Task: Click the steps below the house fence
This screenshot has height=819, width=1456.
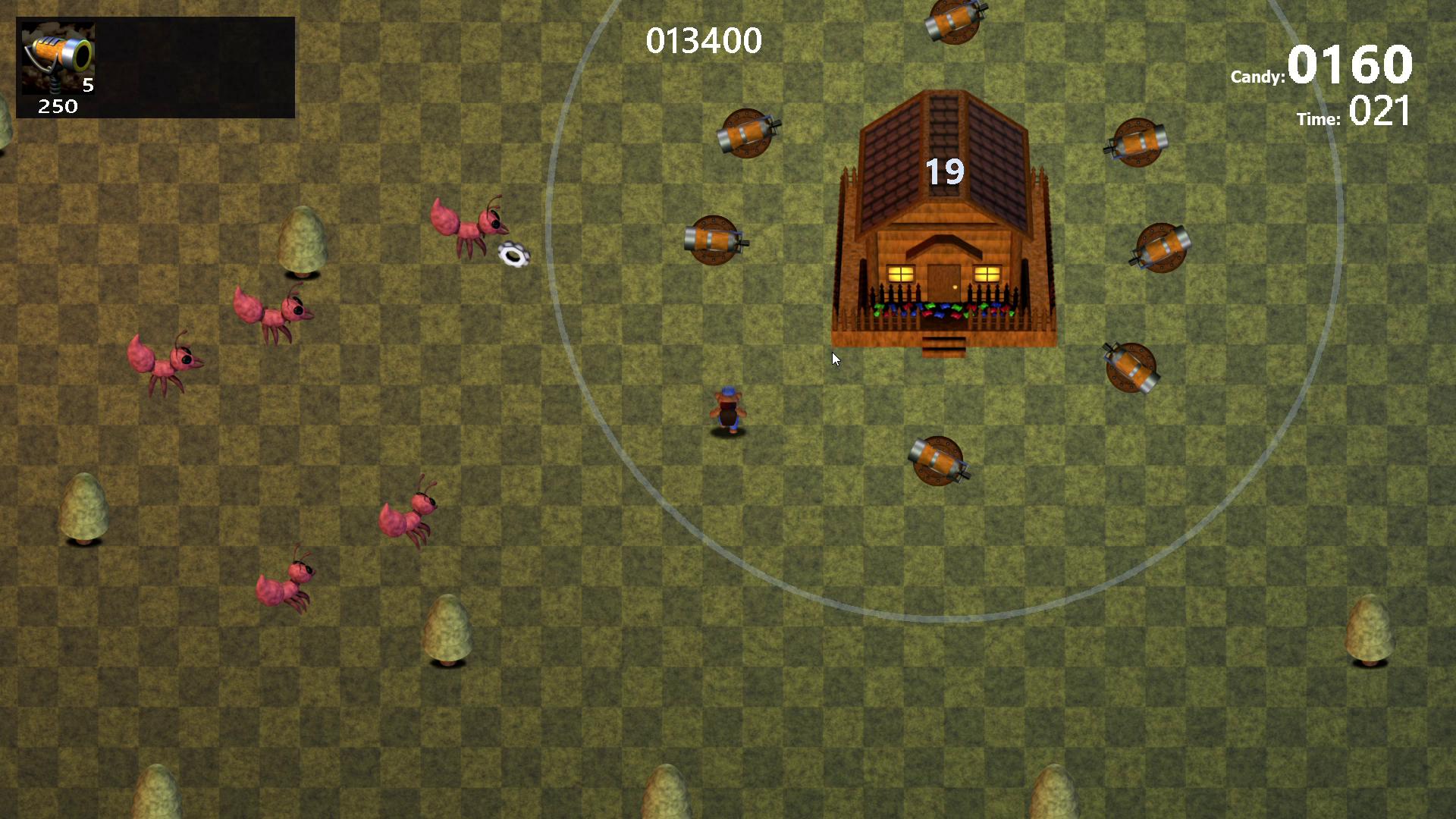Action: [944, 345]
